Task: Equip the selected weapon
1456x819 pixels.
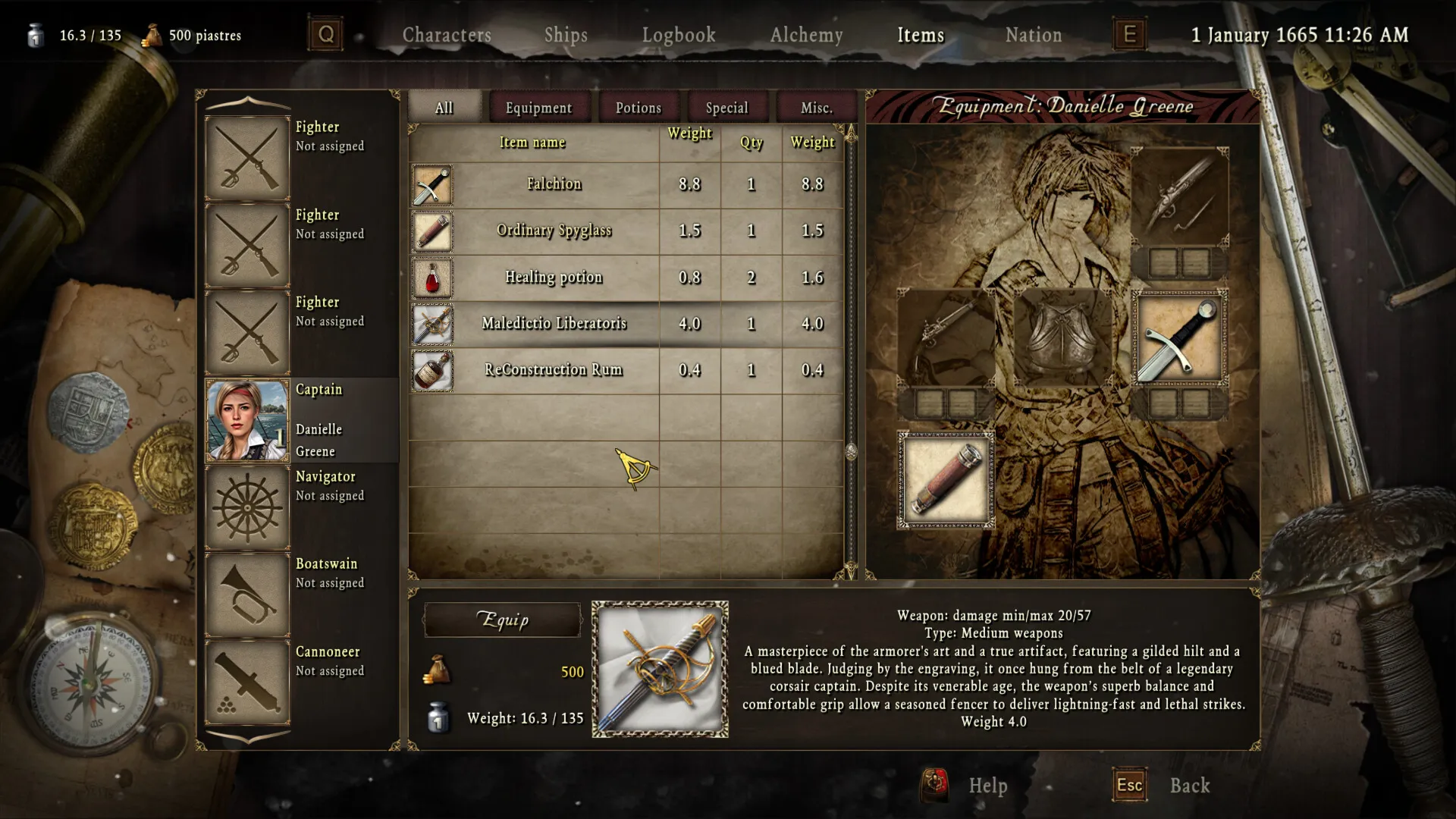Action: tap(502, 620)
